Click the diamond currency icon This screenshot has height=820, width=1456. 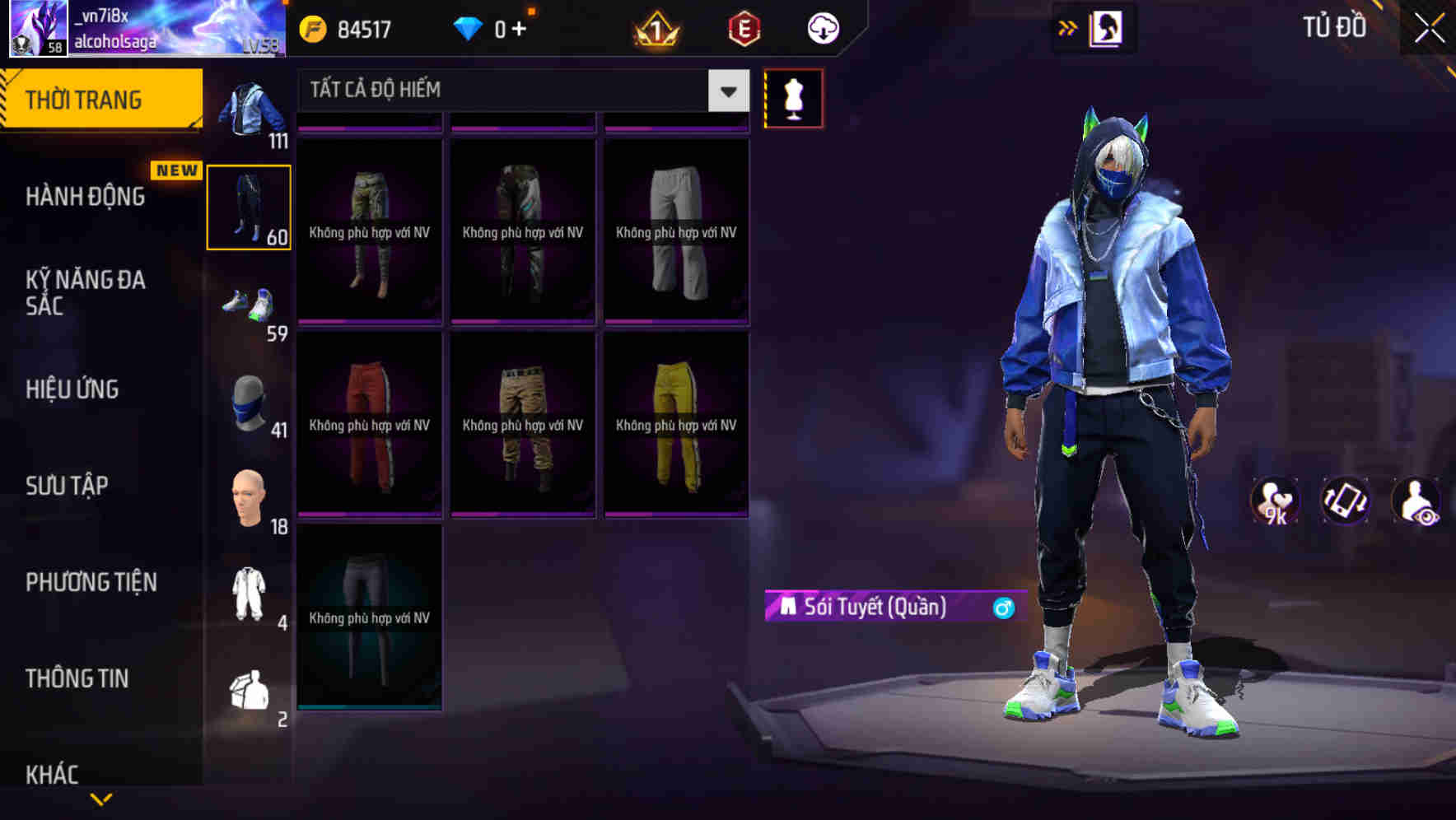click(468, 27)
